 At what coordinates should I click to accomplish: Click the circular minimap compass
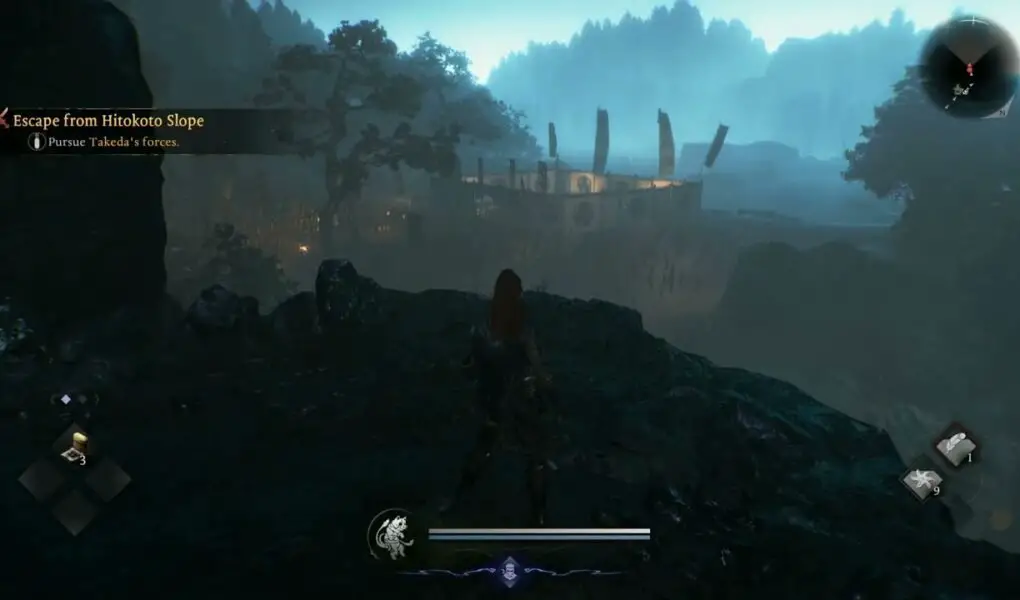tap(968, 67)
